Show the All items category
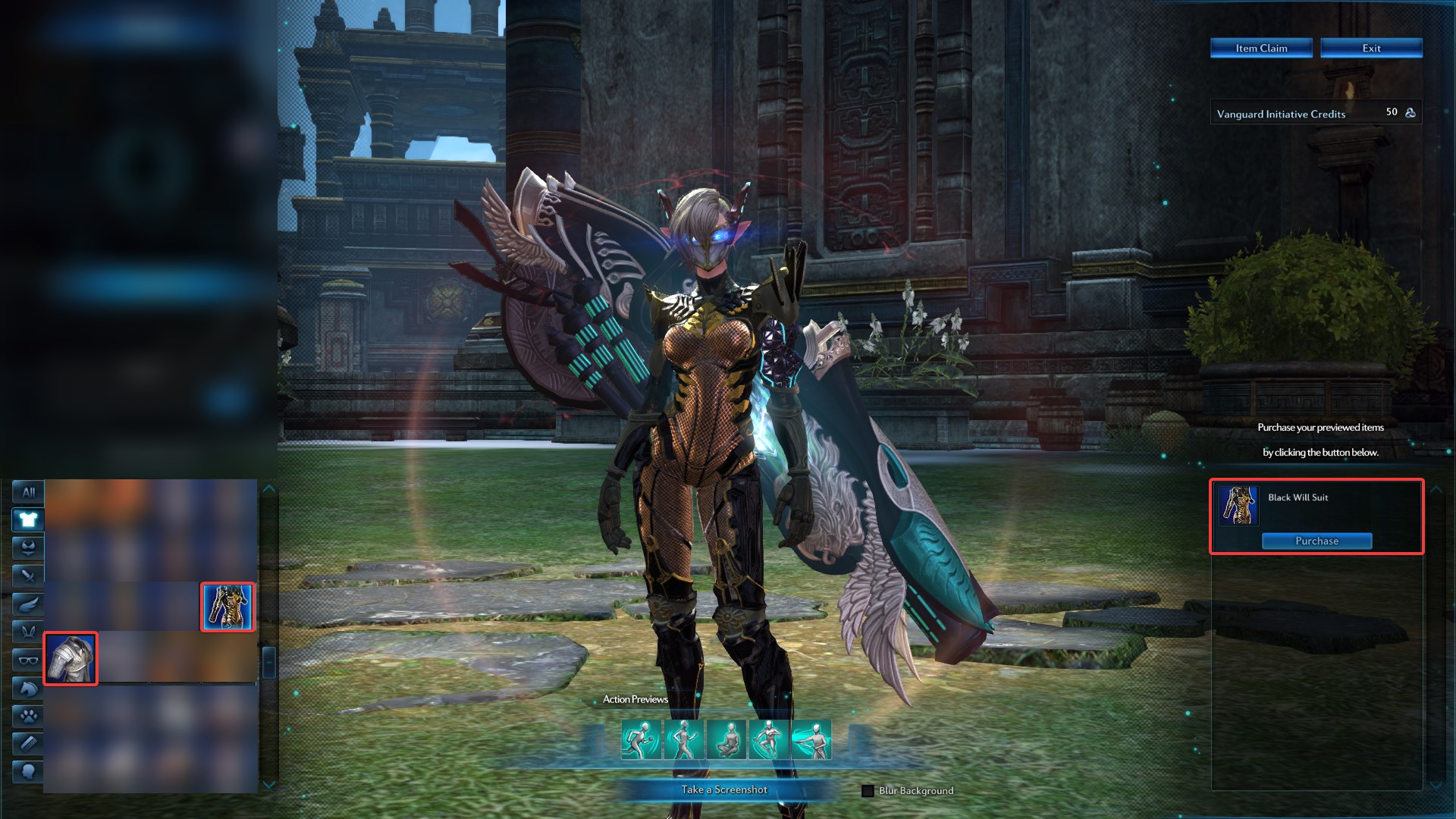This screenshot has height=819, width=1456. pyautogui.click(x=28, y=491)
